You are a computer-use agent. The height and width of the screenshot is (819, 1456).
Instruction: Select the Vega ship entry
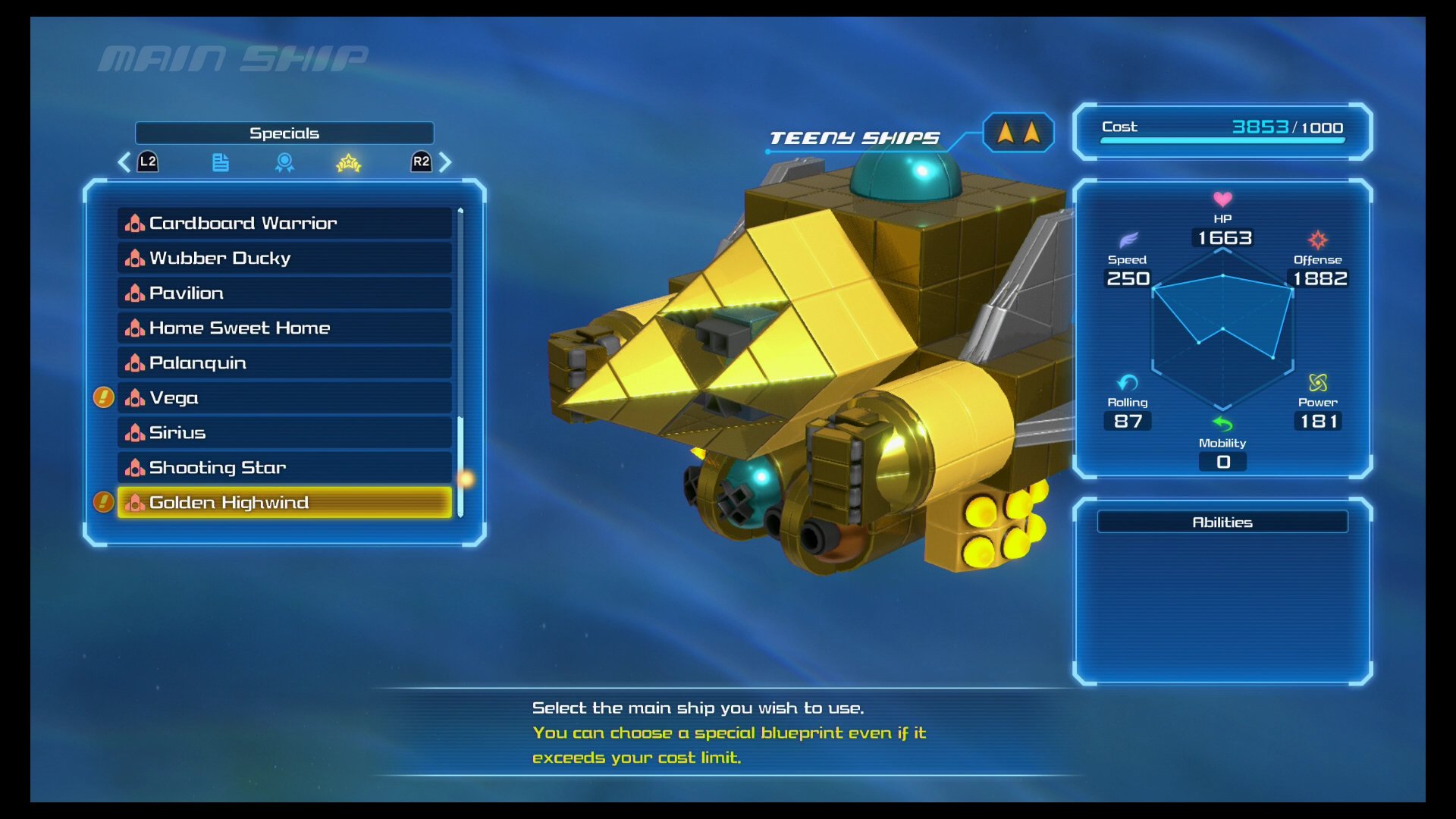pos(284,397)
